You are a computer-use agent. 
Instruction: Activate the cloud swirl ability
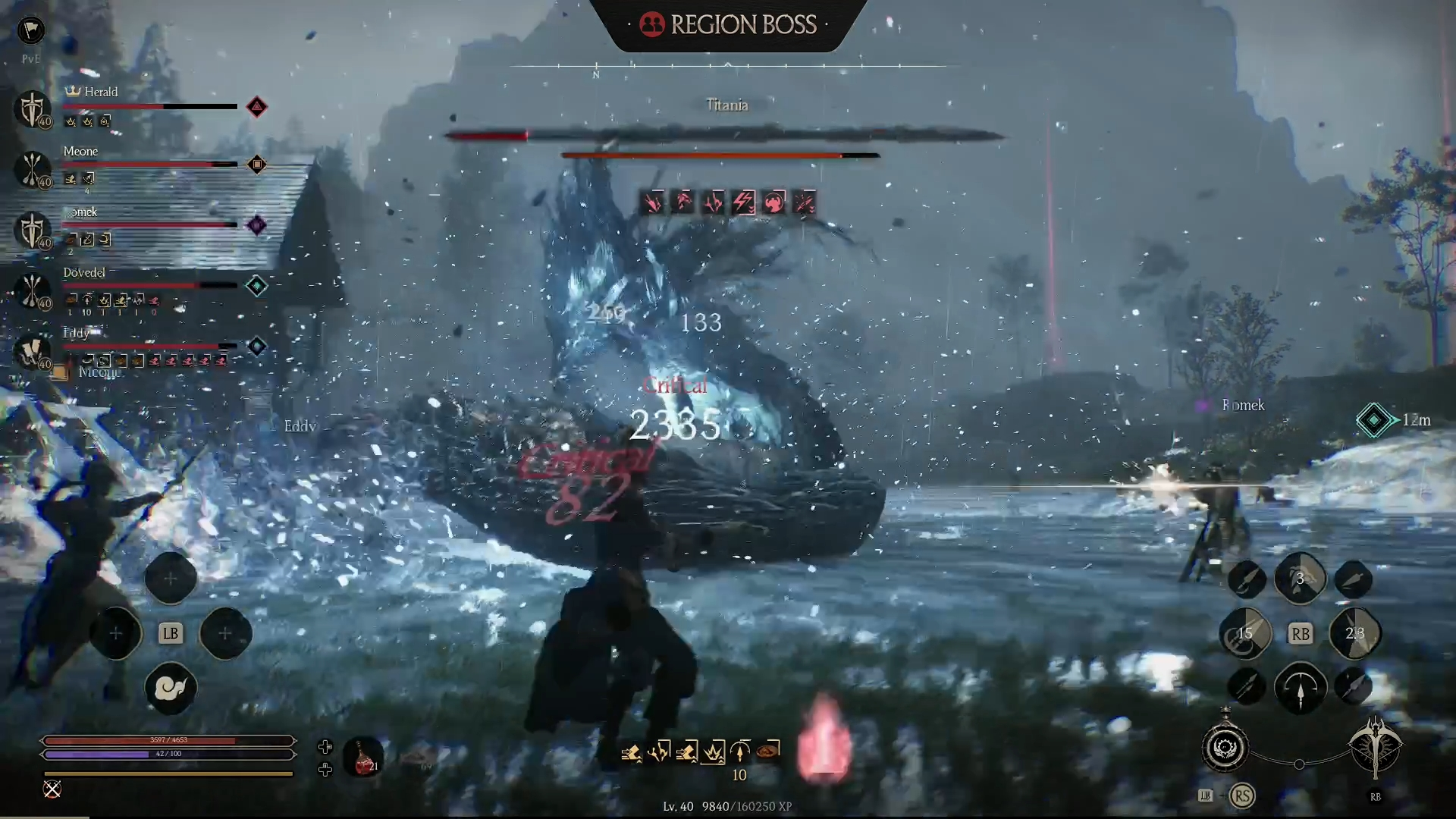pyautogui.click(x=170, y=688)
